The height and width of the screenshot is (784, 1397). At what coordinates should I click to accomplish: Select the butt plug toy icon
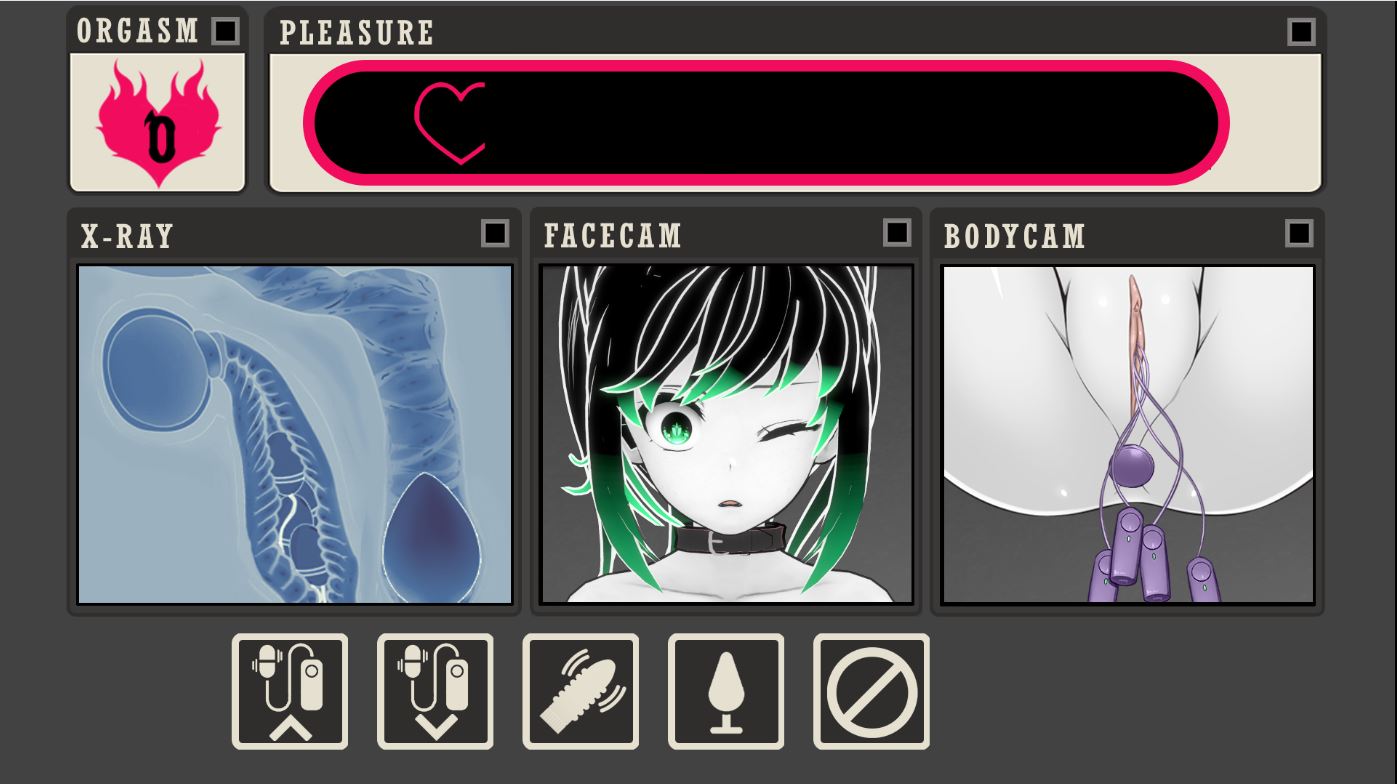725,691
